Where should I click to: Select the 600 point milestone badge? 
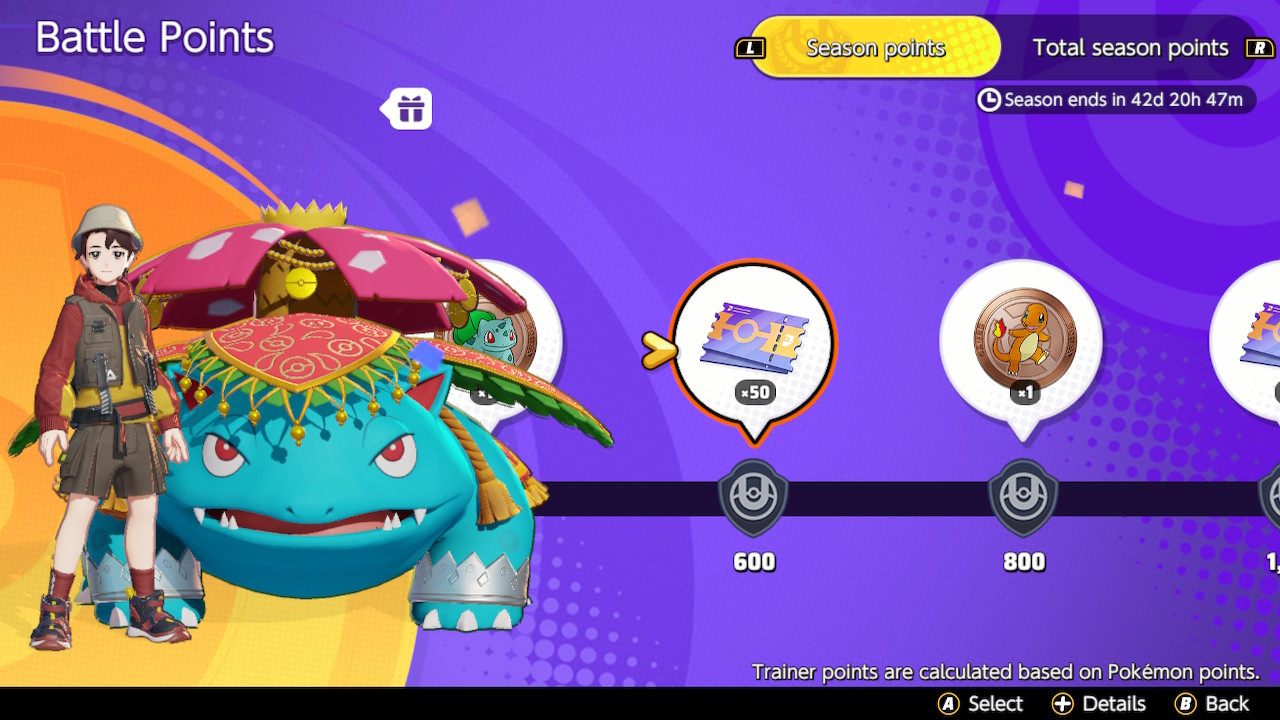753,497
